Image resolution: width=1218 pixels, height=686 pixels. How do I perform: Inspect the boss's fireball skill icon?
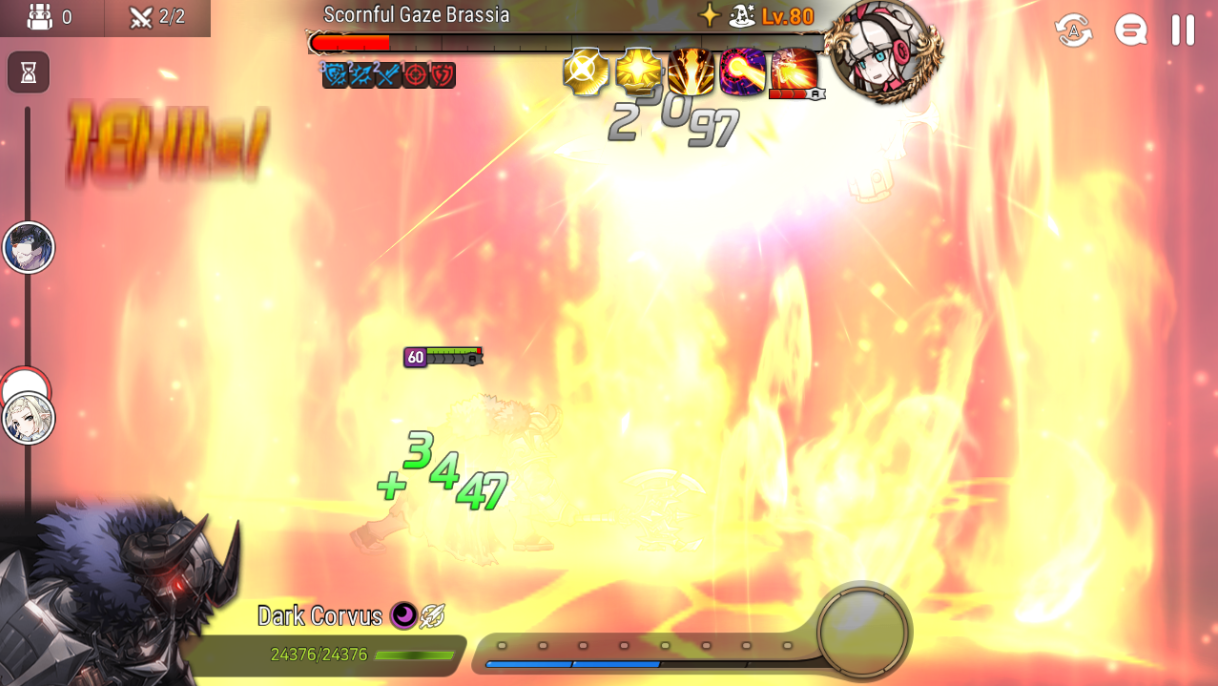click(743, 72)
